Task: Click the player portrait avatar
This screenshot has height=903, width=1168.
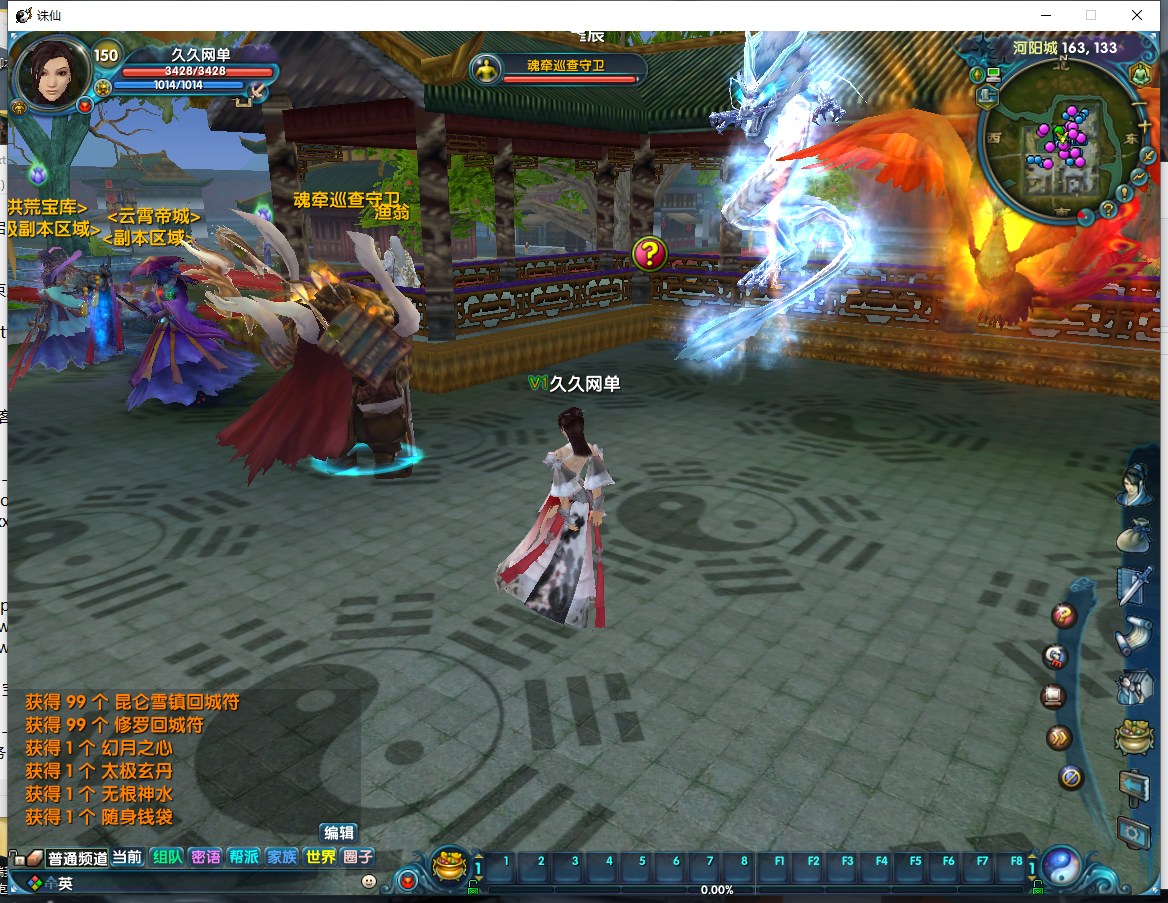Action: tap(52, 72)
